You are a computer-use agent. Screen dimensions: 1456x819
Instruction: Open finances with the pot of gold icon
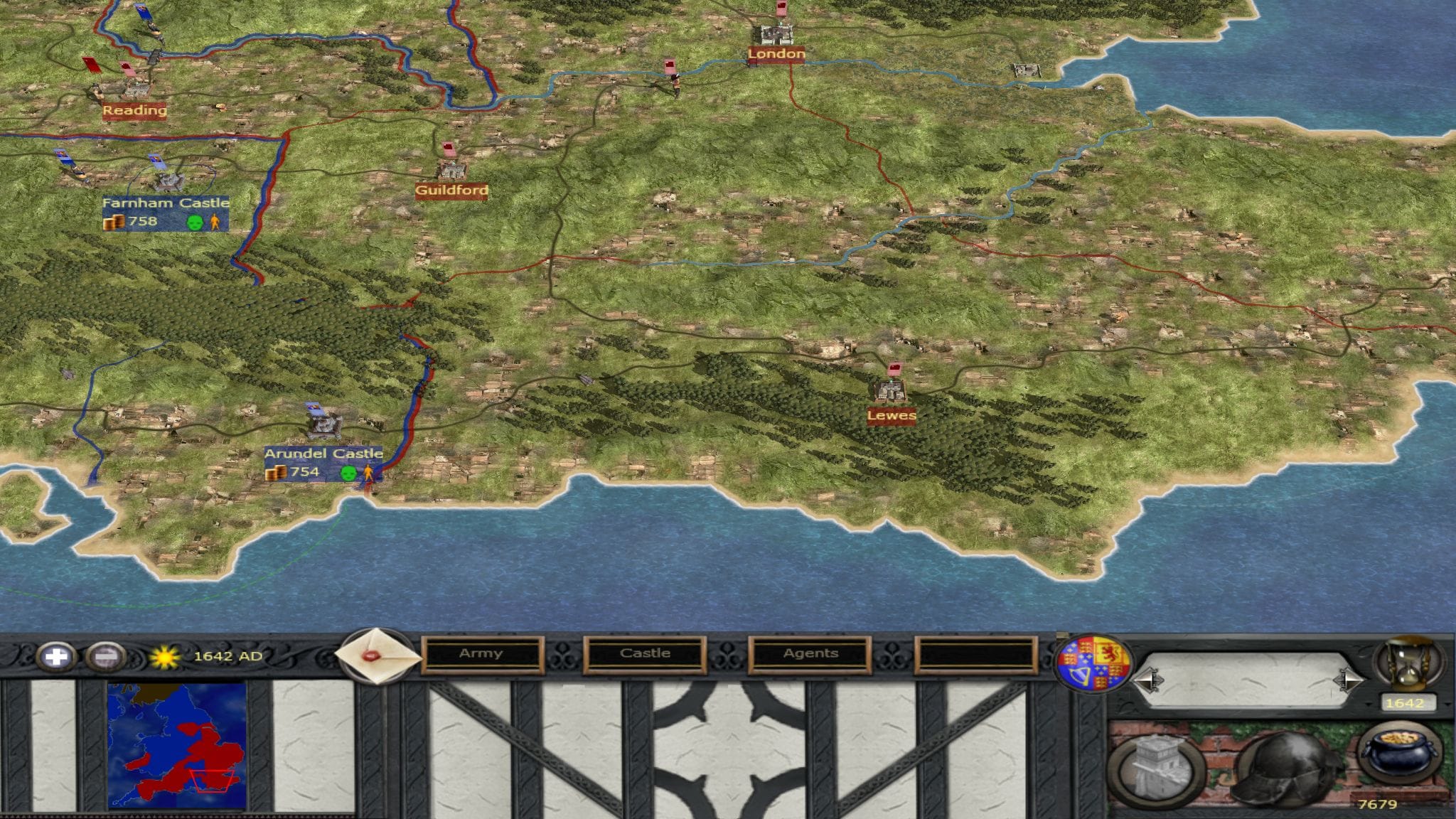click(1400, 756)
